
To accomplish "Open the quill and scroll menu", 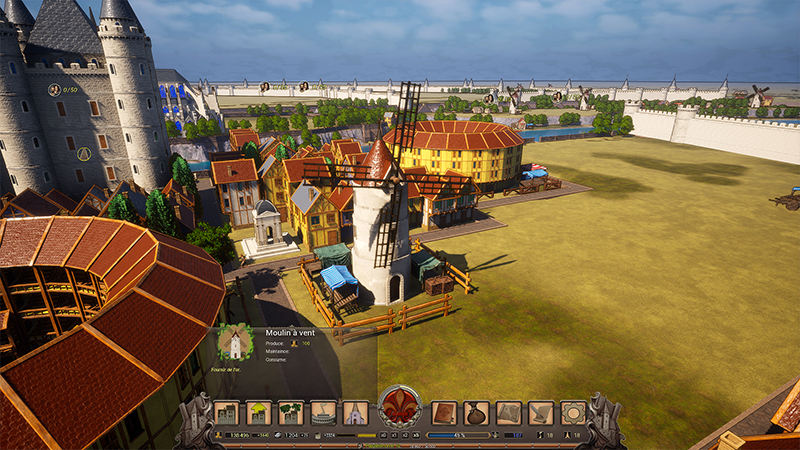I will (541, 413).
